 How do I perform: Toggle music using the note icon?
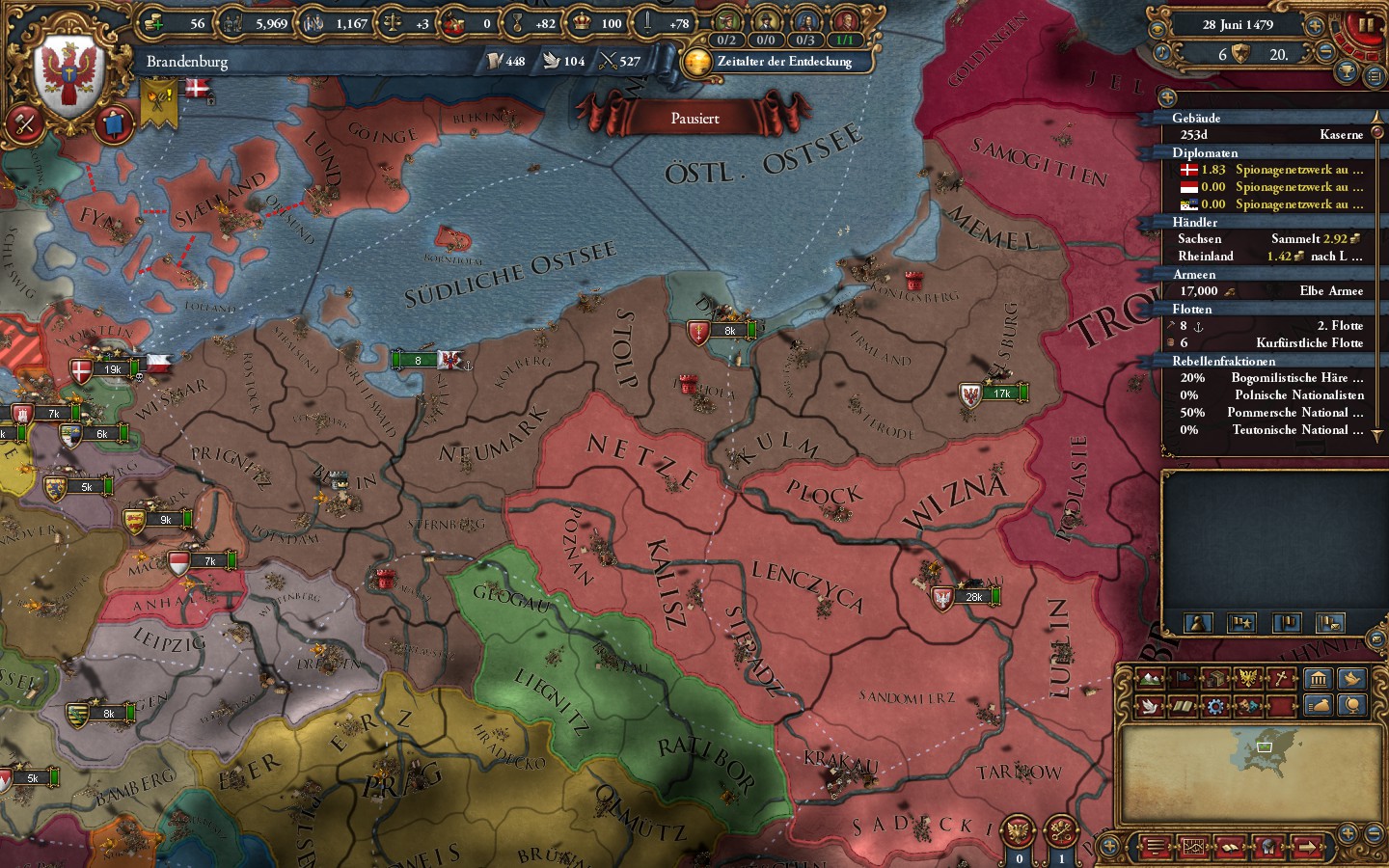[1161, 53]
